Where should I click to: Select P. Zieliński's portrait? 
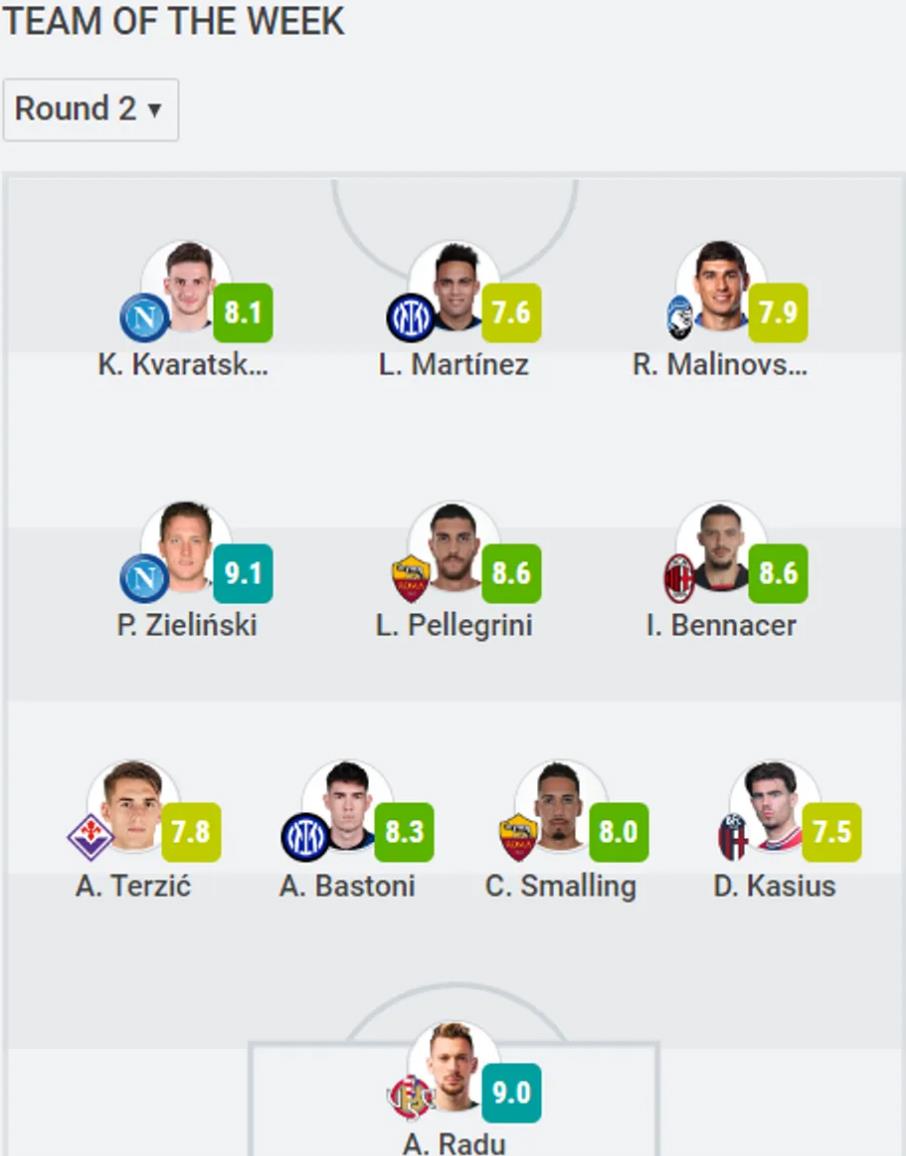pos(187,548)
